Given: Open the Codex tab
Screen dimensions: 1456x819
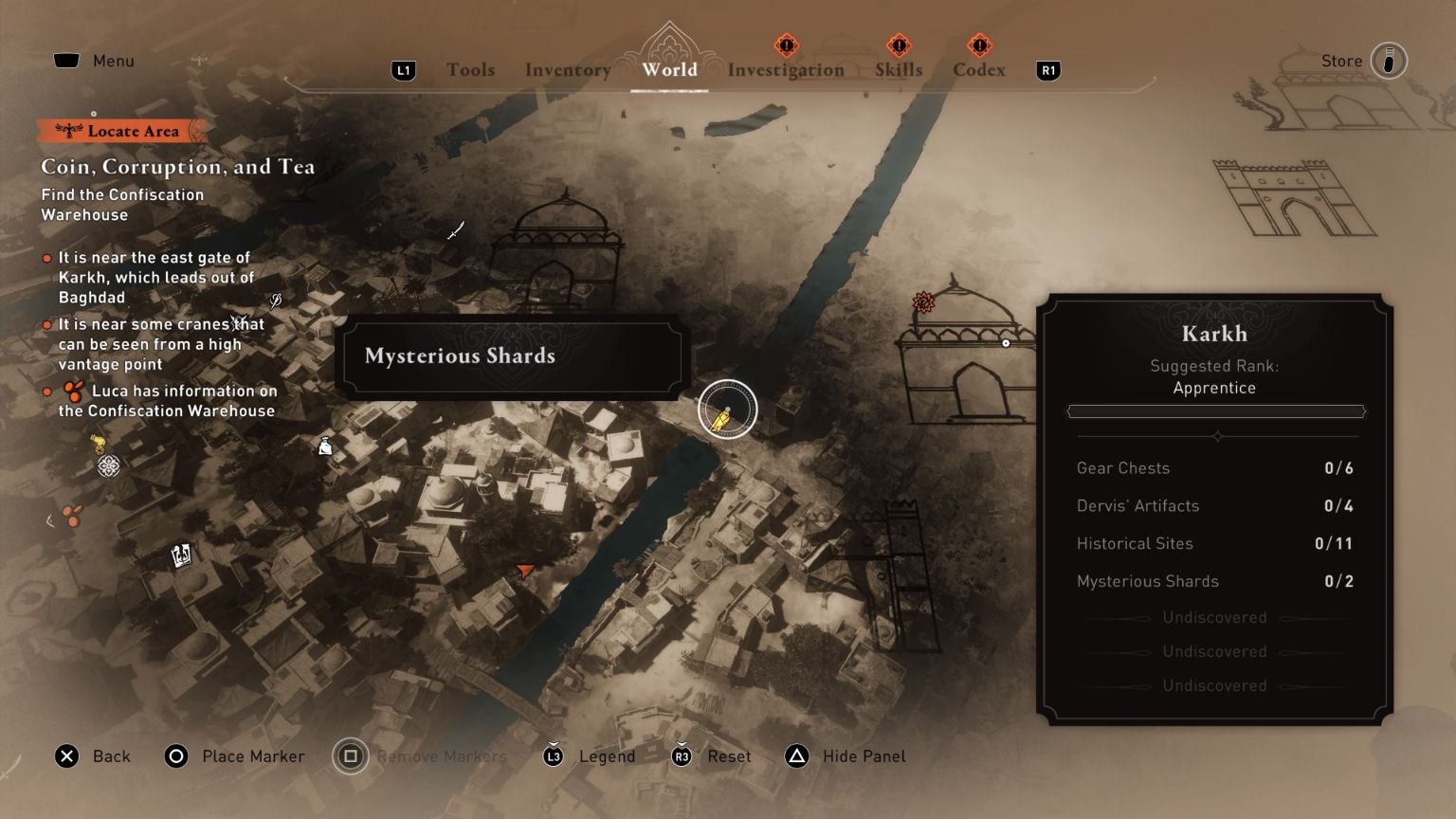Looking at the screenshot, I should click(979, 69).
